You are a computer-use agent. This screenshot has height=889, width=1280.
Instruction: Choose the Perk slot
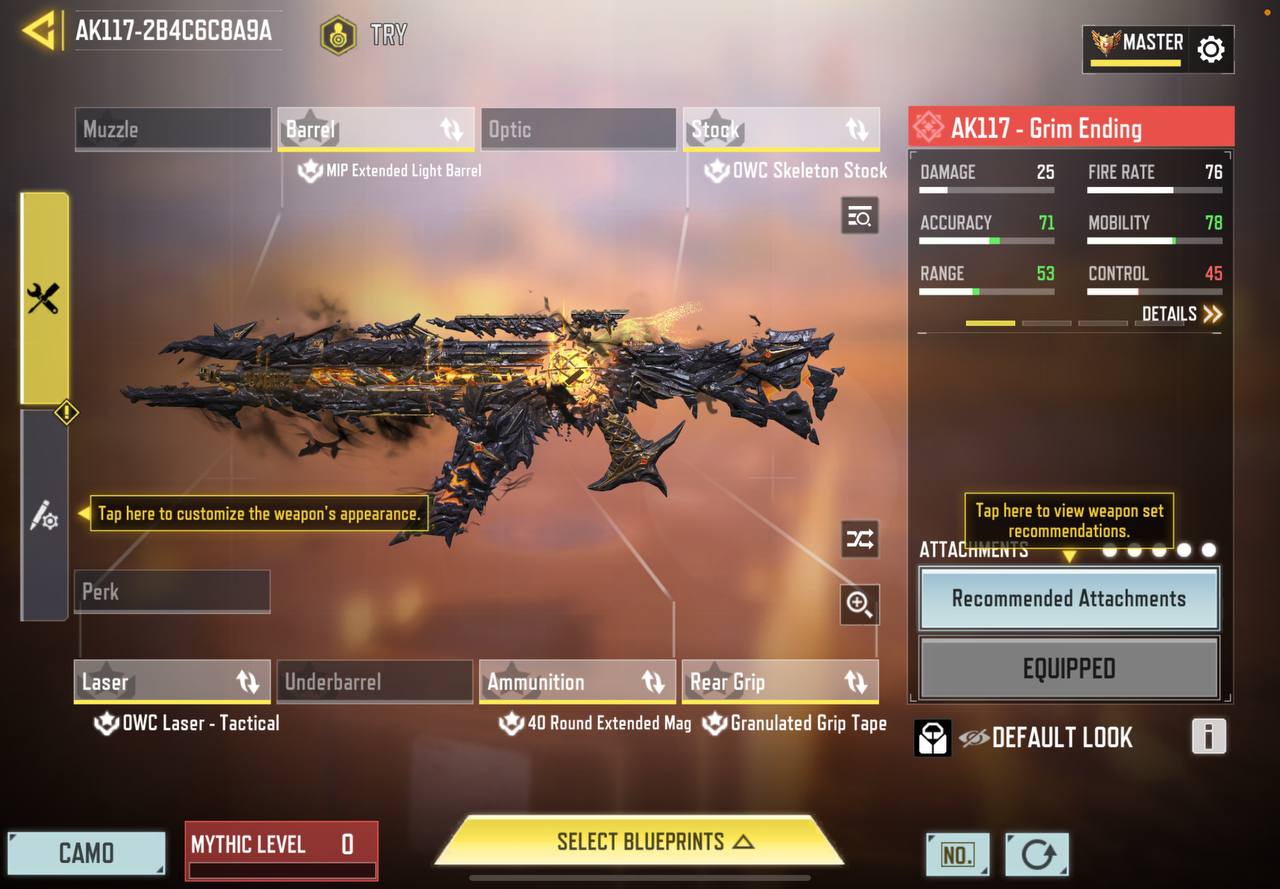(x=172, y=592)
